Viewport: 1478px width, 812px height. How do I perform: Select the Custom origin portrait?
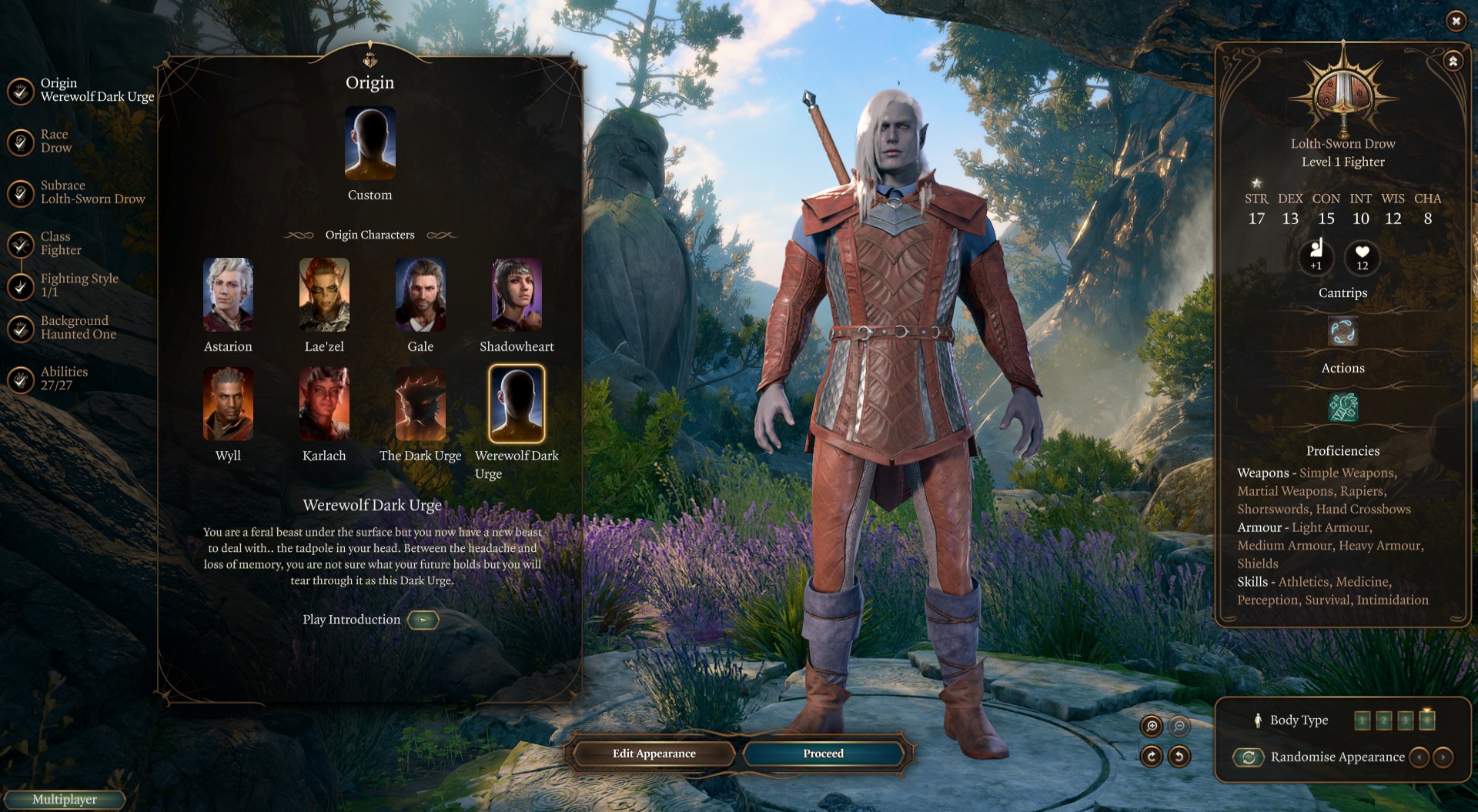[x=370, y=144]
